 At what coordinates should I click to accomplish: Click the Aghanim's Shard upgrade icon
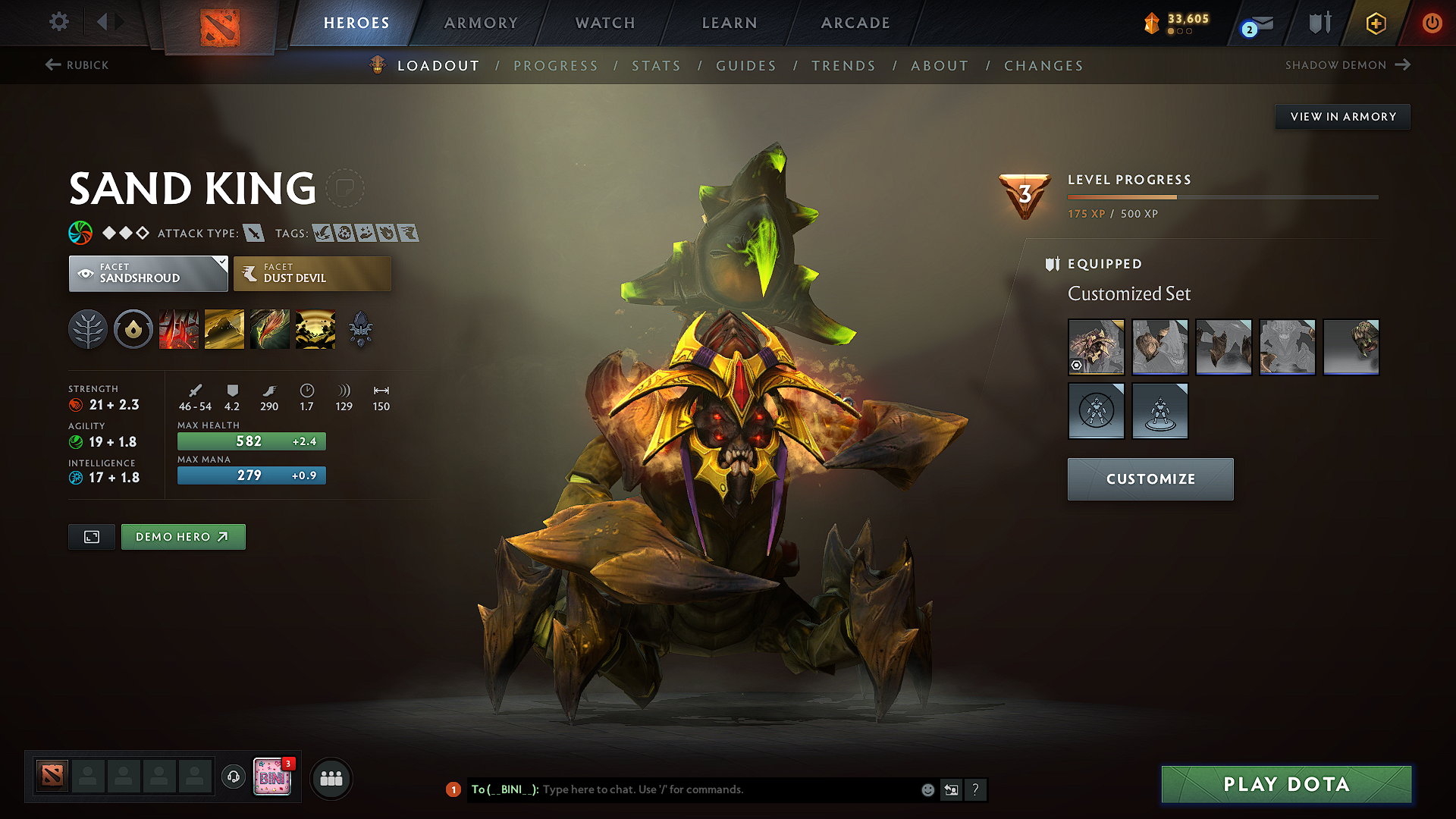361,329
